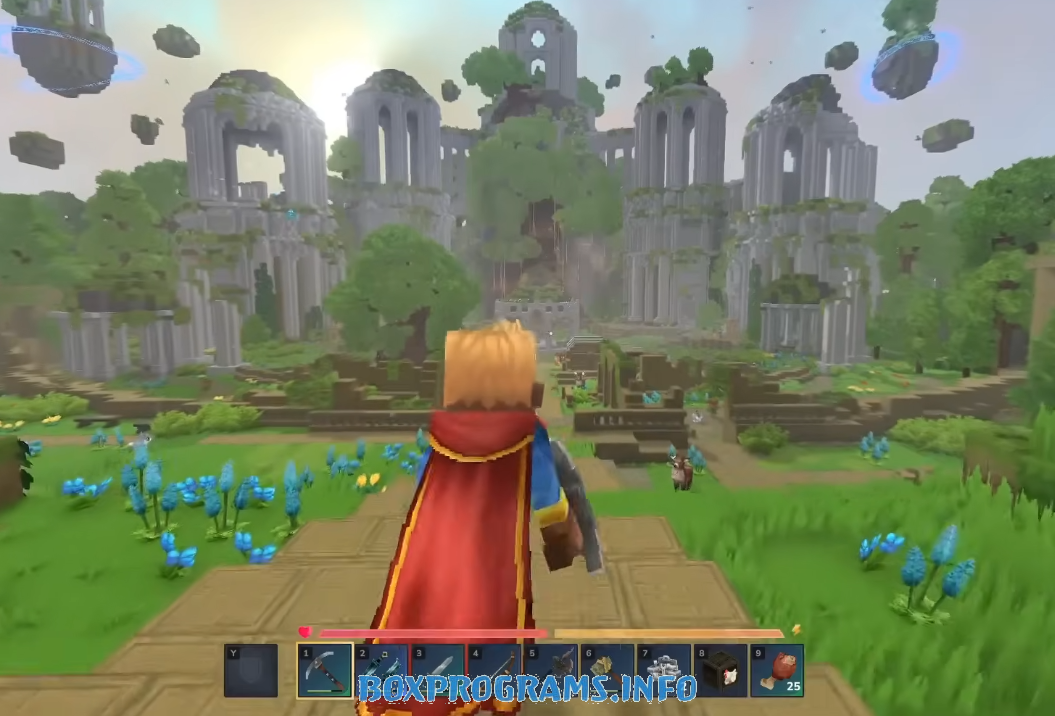Choose the stone blocks in slot 7

(664, 670)
